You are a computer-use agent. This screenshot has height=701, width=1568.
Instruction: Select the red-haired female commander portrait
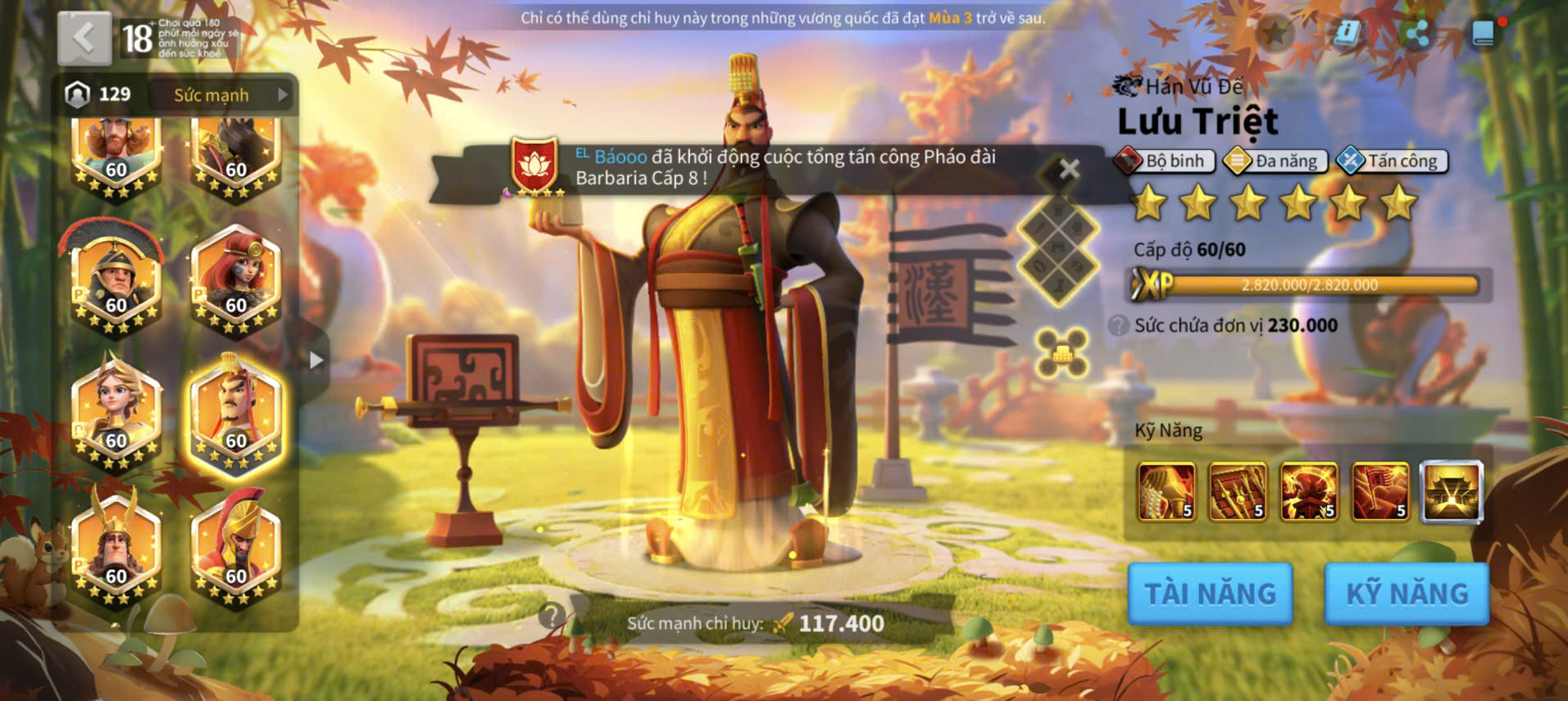235,281
